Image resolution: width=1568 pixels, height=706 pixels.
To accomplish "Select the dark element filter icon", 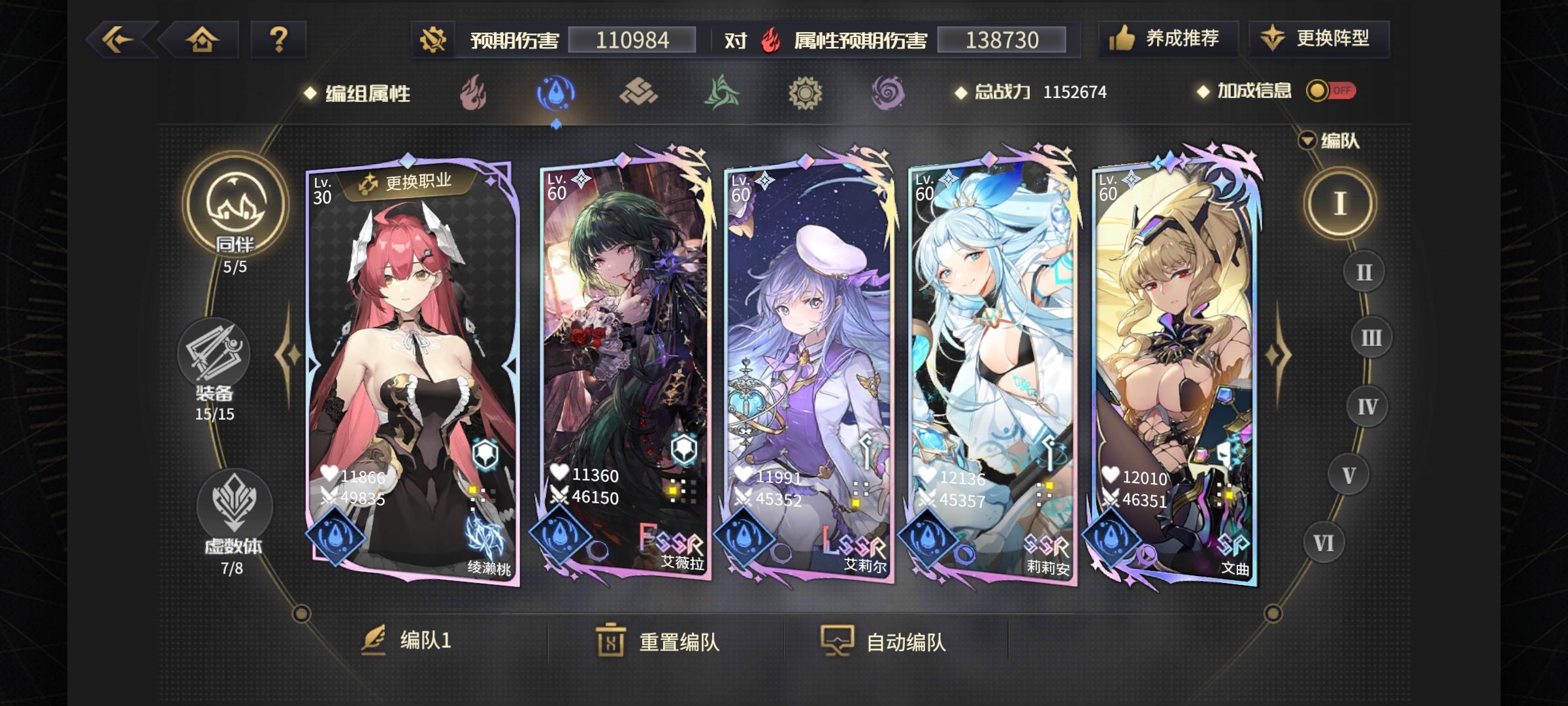I will coord(887,93).
